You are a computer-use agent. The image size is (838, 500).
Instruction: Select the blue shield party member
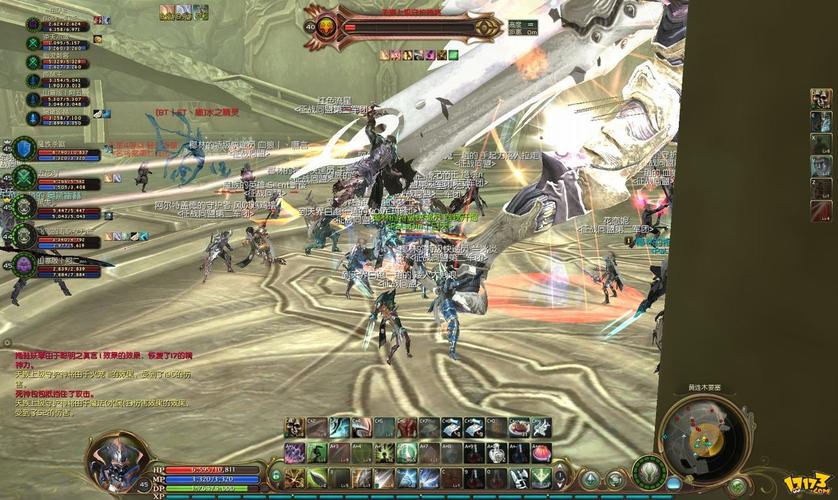(x=24, y=149)
